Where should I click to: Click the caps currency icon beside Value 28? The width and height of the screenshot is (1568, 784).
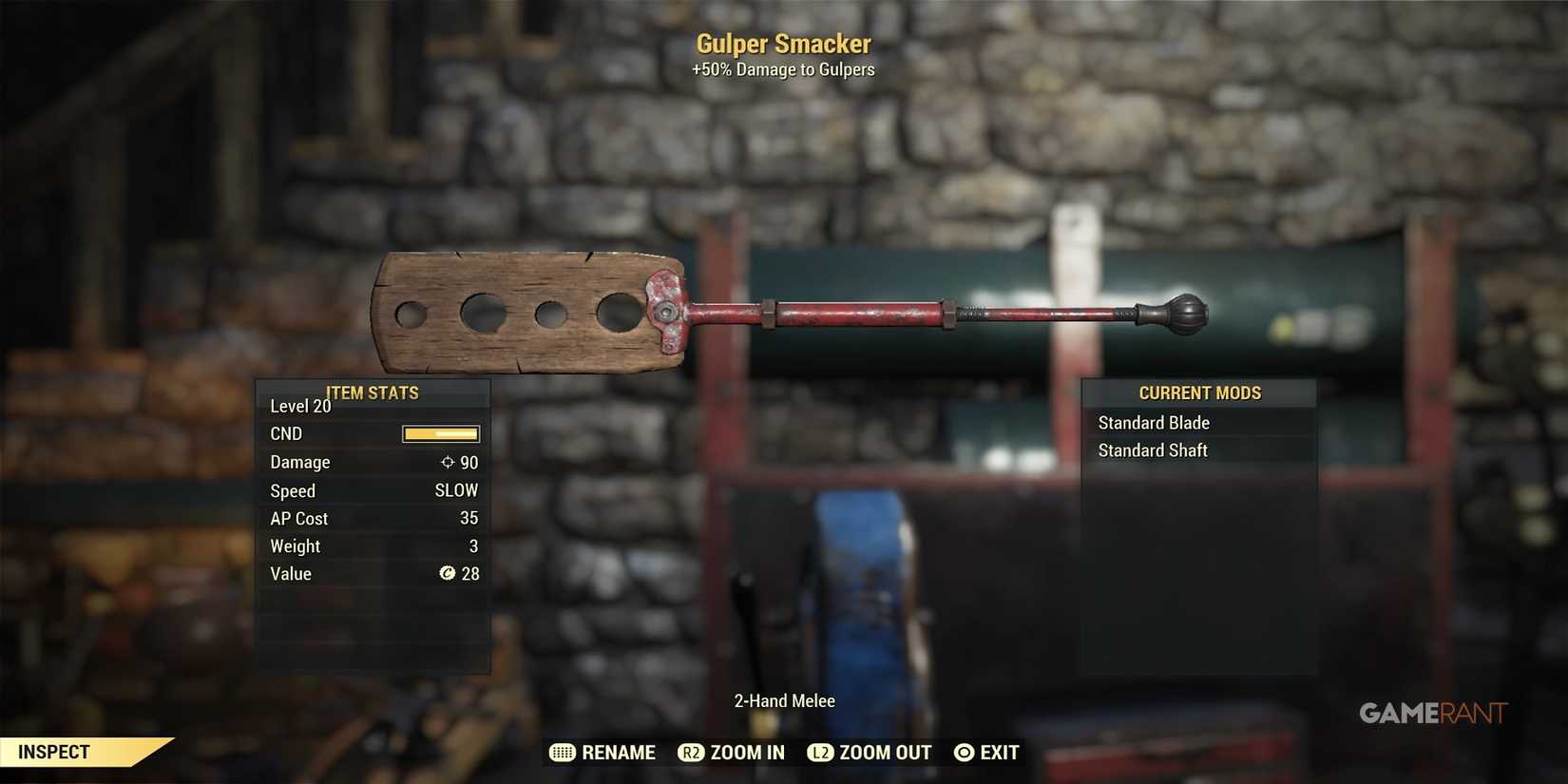click(448, 574)
